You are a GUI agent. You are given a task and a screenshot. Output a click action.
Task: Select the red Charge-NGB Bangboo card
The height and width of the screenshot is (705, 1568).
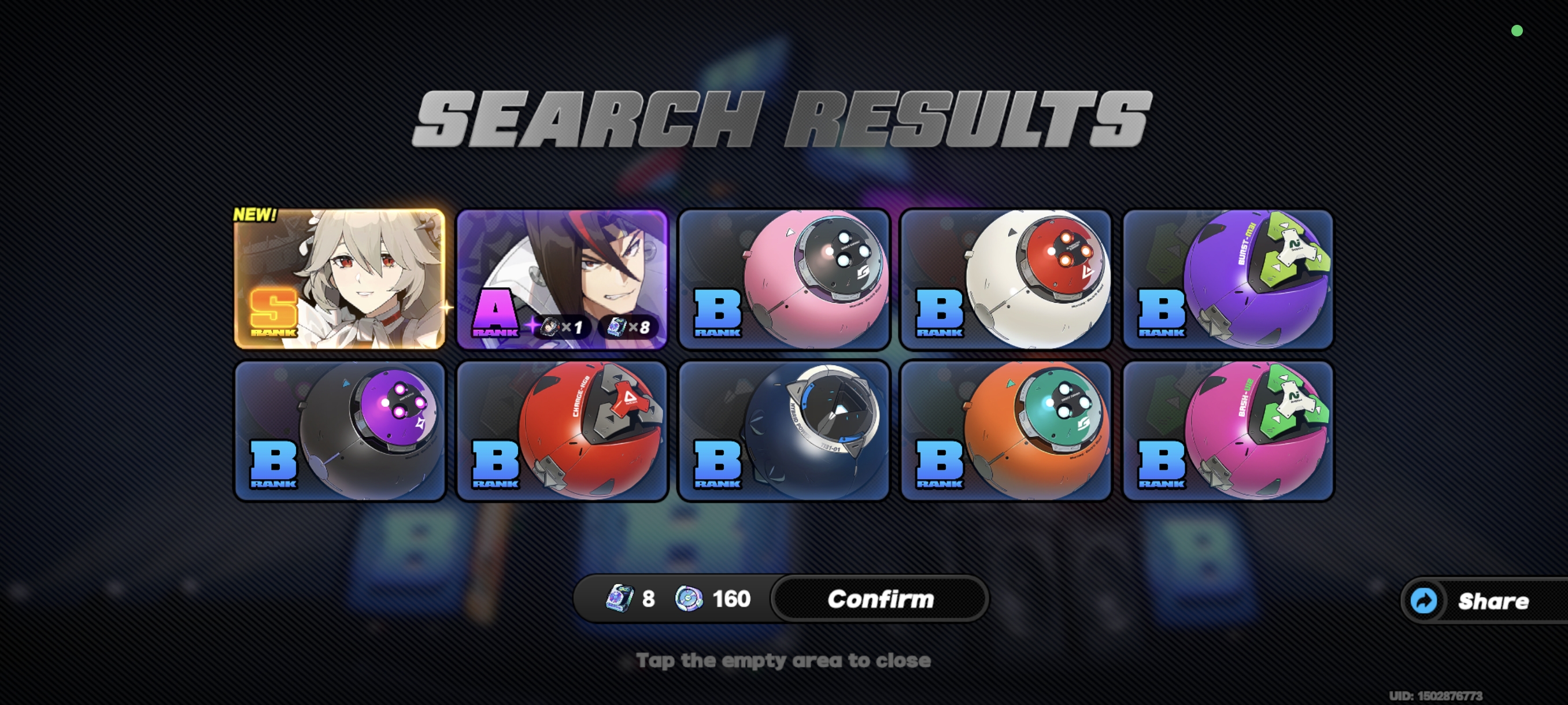coord(561,432)
